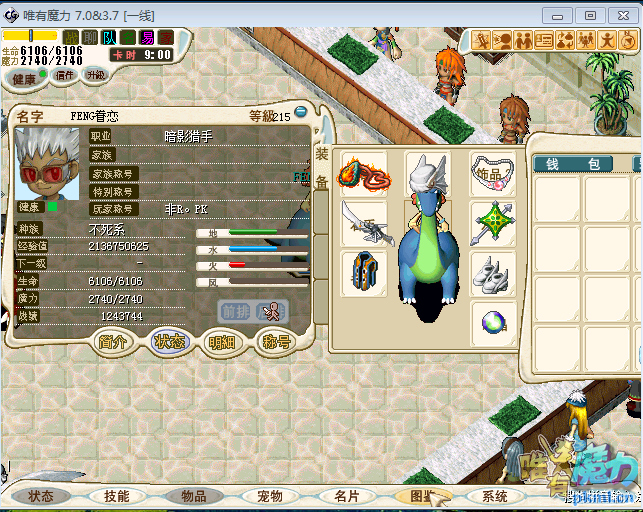The image size is (643, 512).
Task: Switch to the 简介 profile tab
Action: (x=113, y=341)
